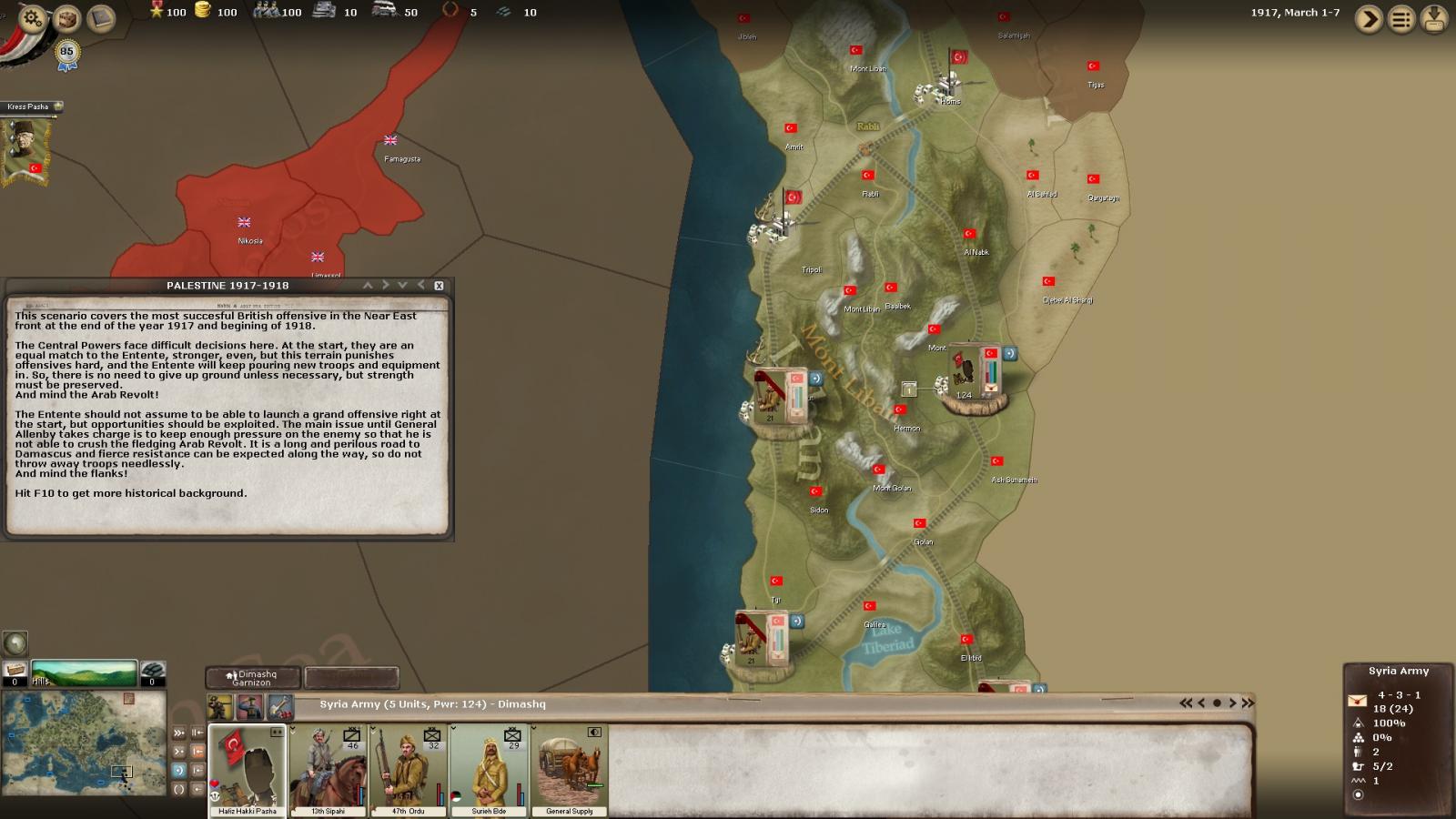Choose the 13th Sipahi cavalry card
This screenshot has height=819, width=1456.
329,770
